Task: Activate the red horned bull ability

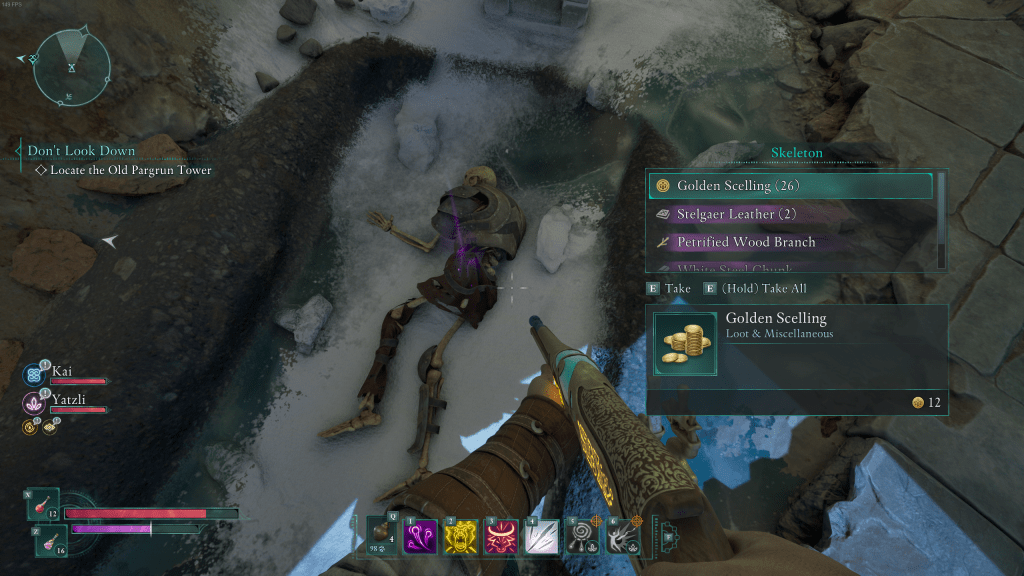Action: (x=500, y=536)
